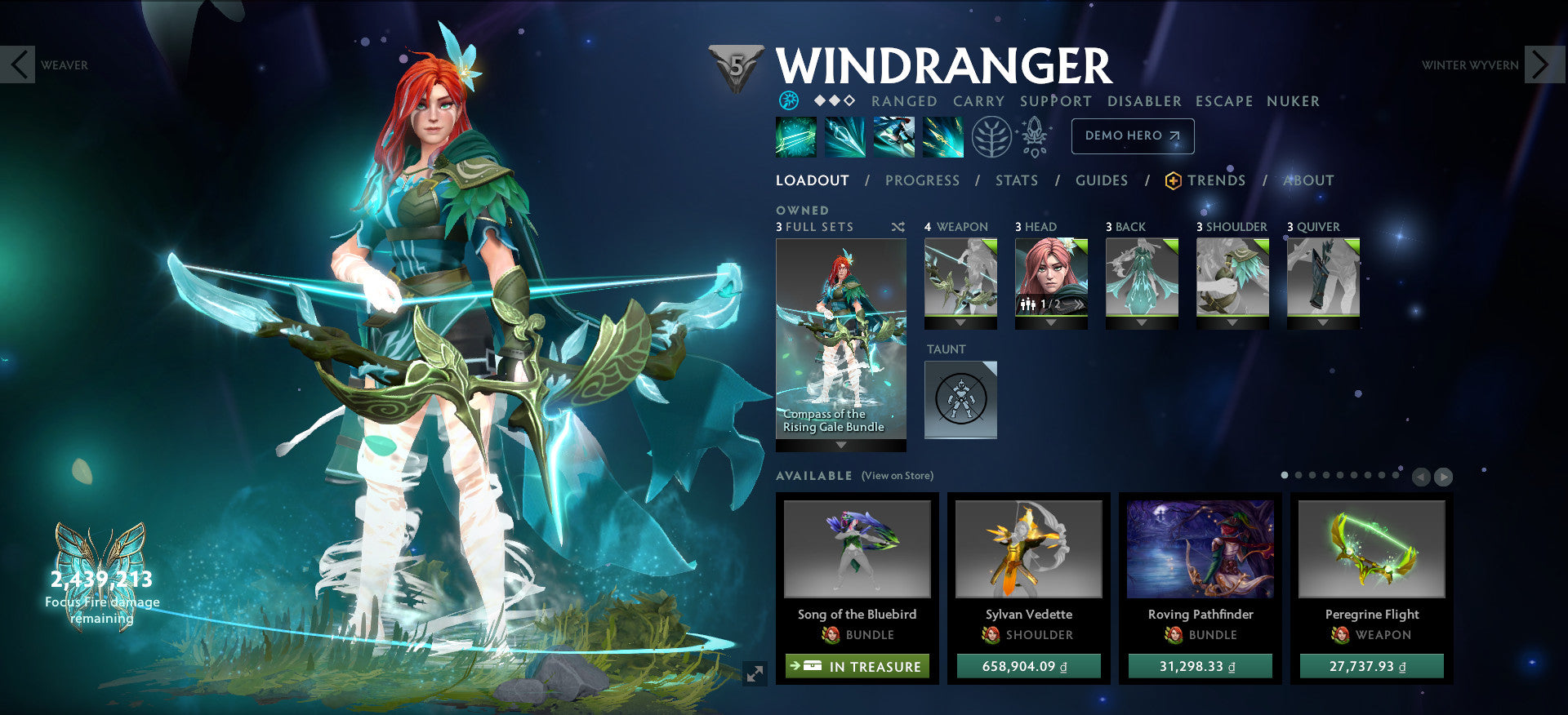Click the Focus Fire ability icon
The width and height of the screenshot is (1568, 715).
click(942, 136)
